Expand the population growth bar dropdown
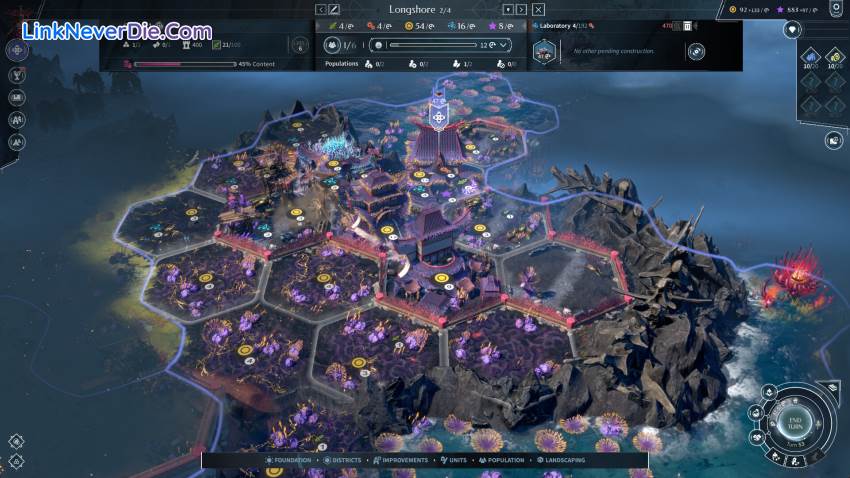The image size is (850, 478). point(503,45)
